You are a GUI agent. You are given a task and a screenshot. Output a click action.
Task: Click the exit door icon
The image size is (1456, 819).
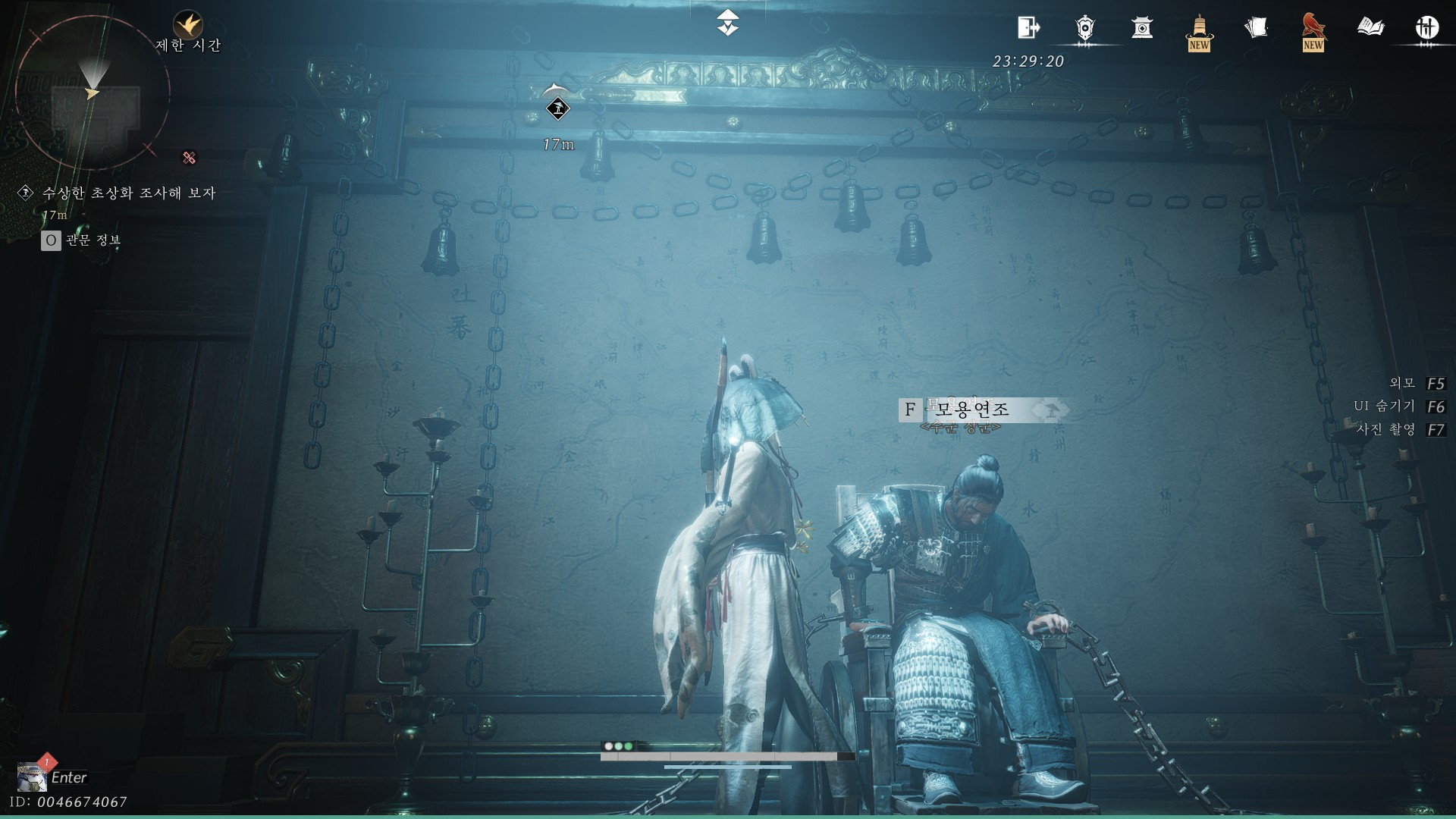[x=1028, y=28]
